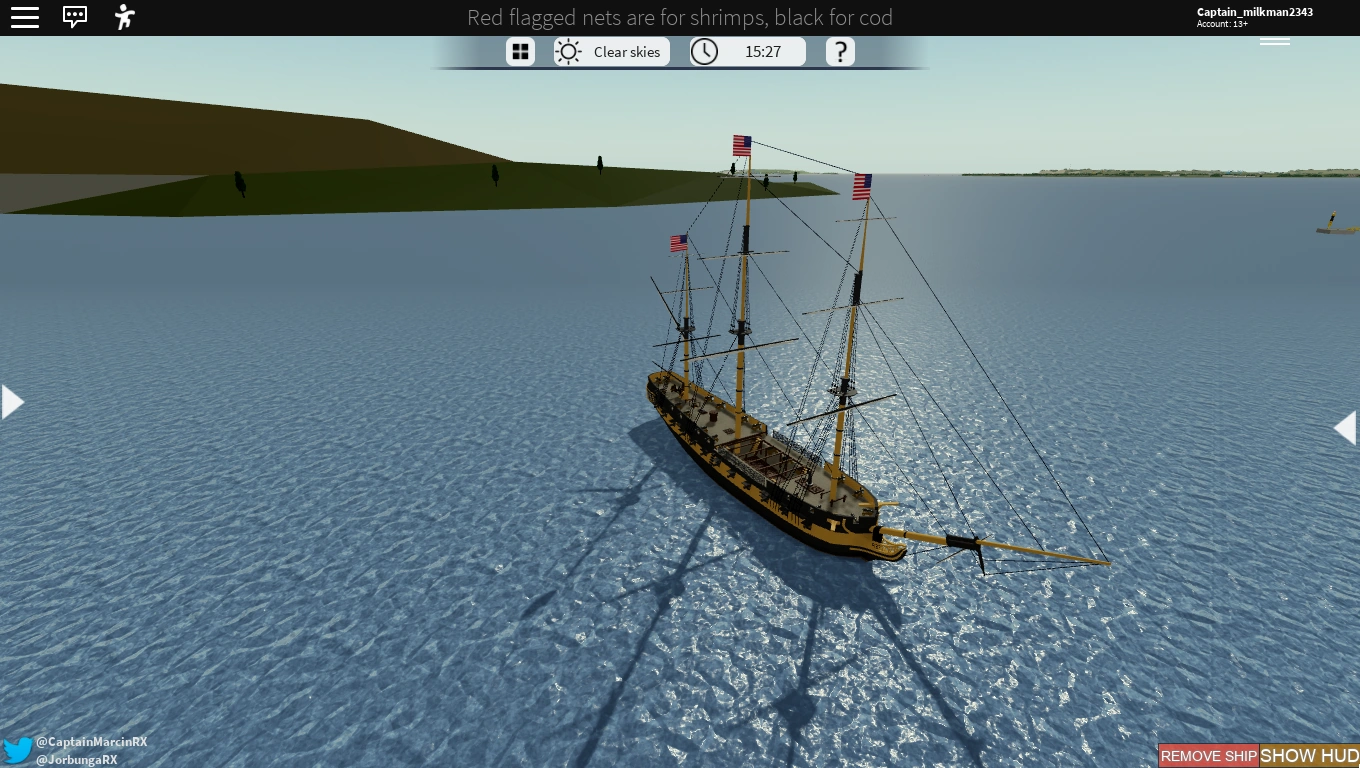
Task: Click the message banner about red flagged nets
Action: (x=680, y=18)
